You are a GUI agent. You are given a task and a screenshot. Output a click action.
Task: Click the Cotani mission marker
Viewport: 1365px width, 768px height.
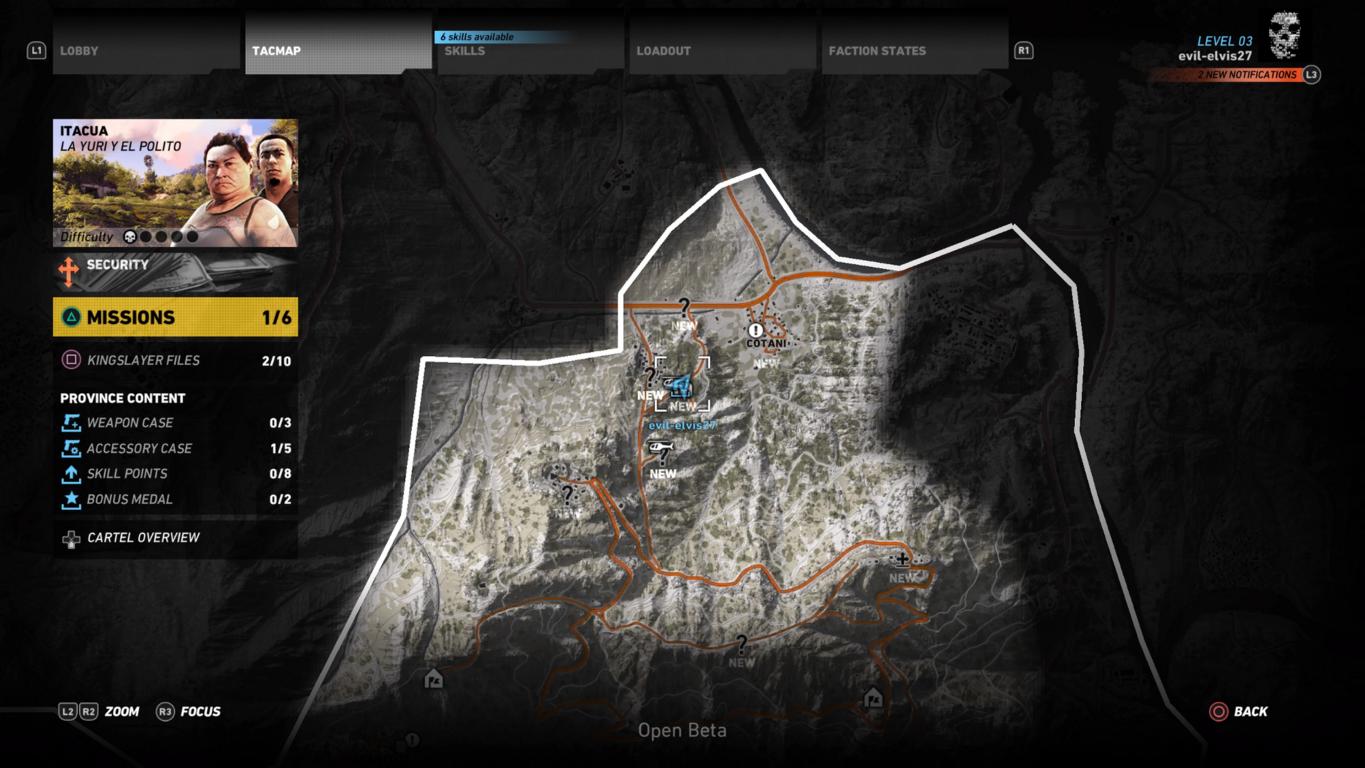(x=756, y=330)
